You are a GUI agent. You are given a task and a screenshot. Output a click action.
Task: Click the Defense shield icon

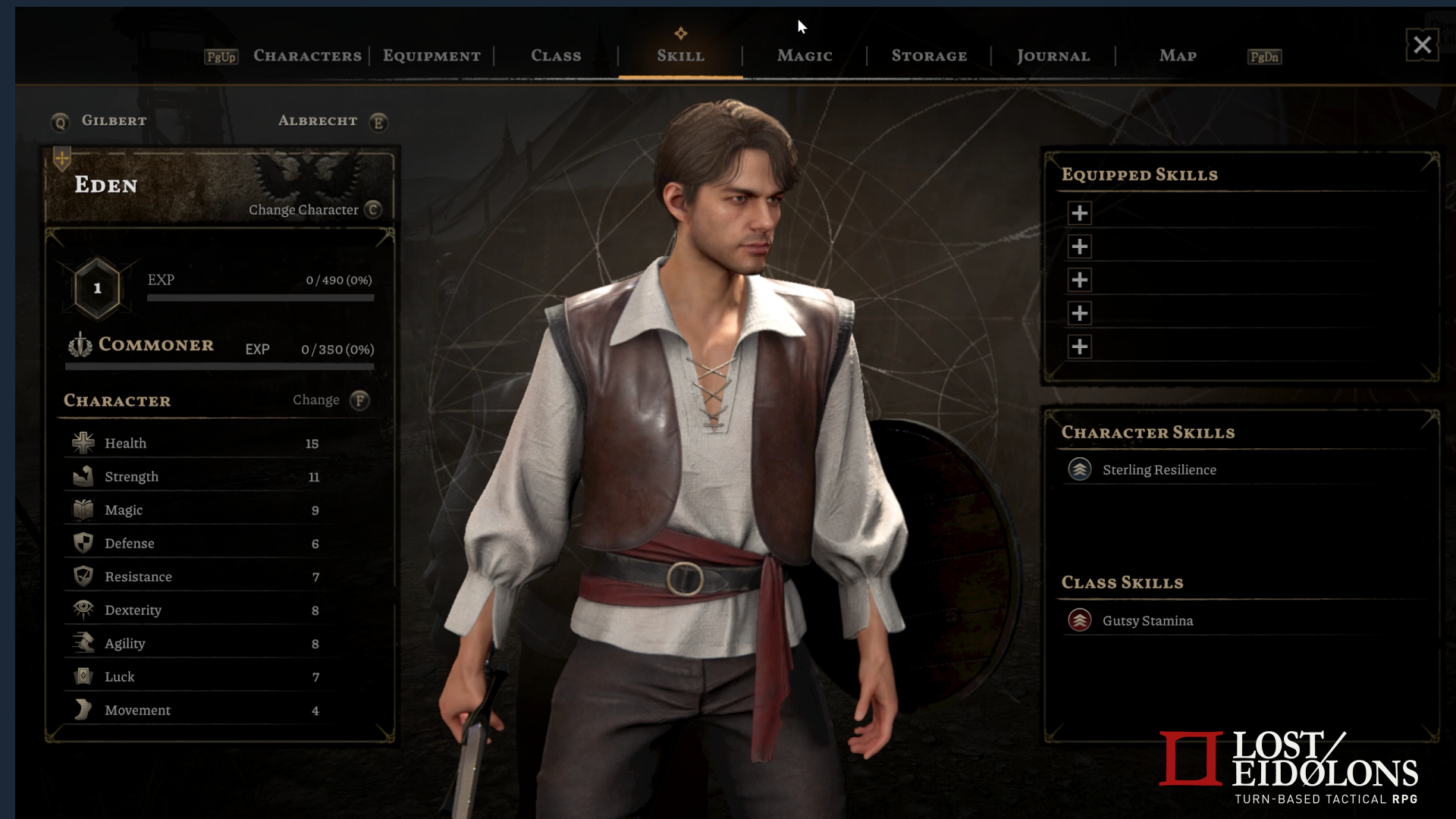[x=83, y=543]
